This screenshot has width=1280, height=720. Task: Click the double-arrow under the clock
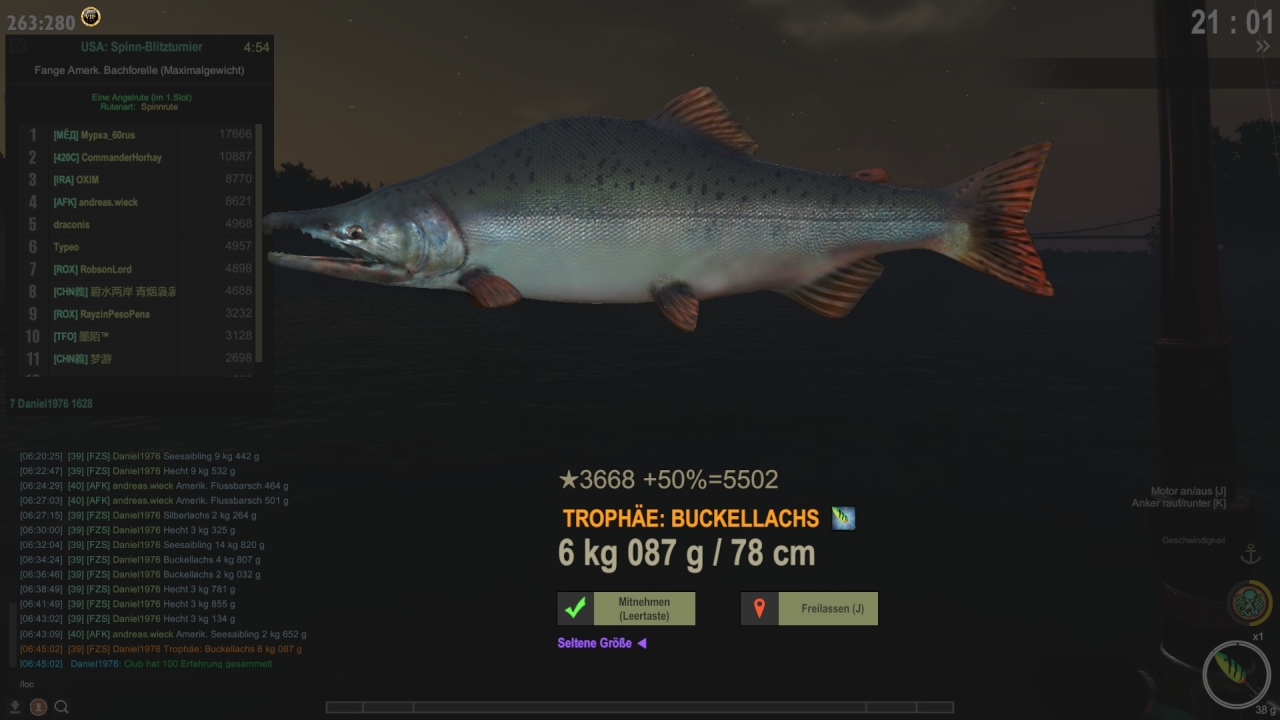point(1263,46)
